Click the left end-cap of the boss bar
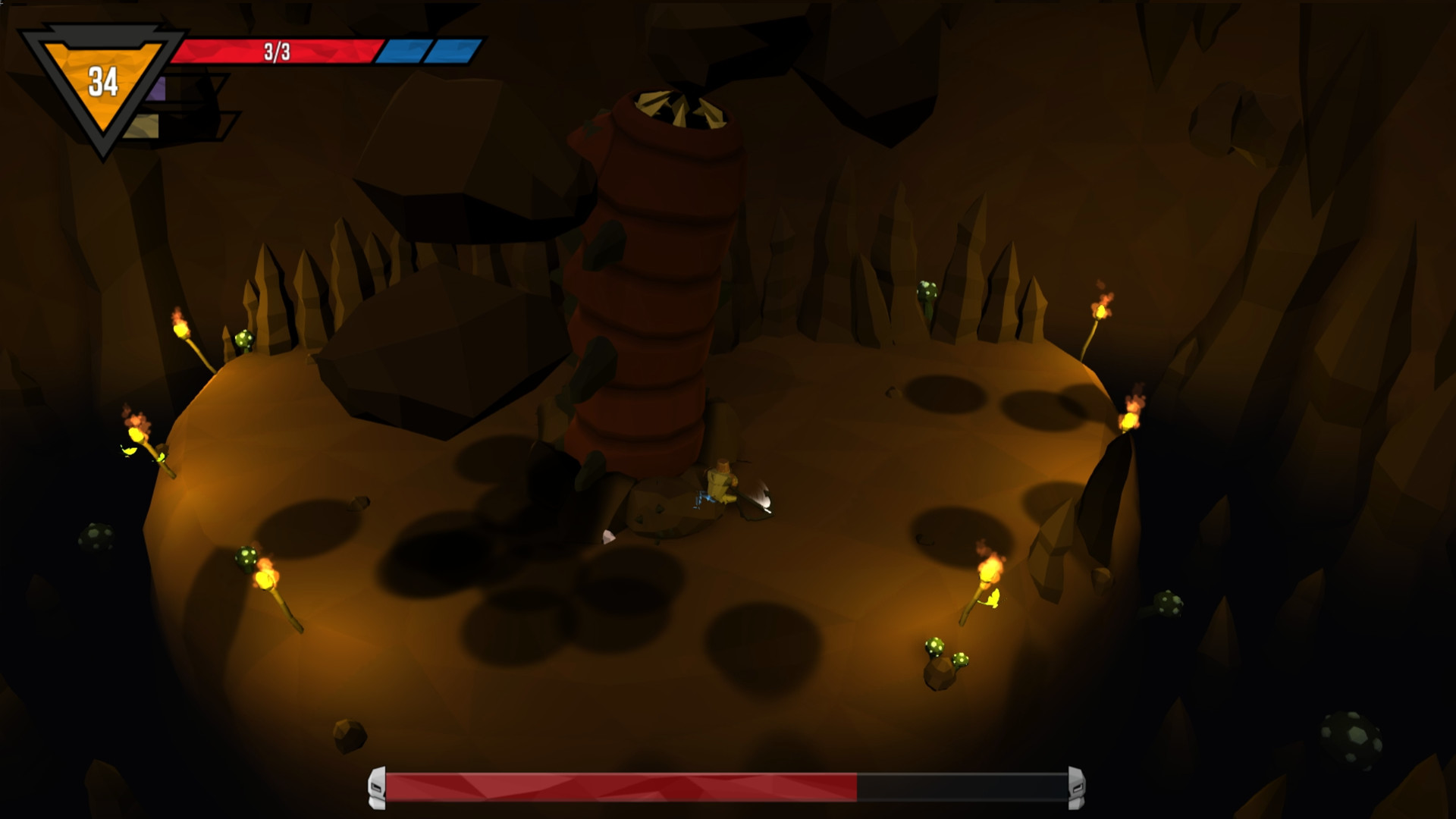The height and width of the screenshot is (819, 1456). 377,789
